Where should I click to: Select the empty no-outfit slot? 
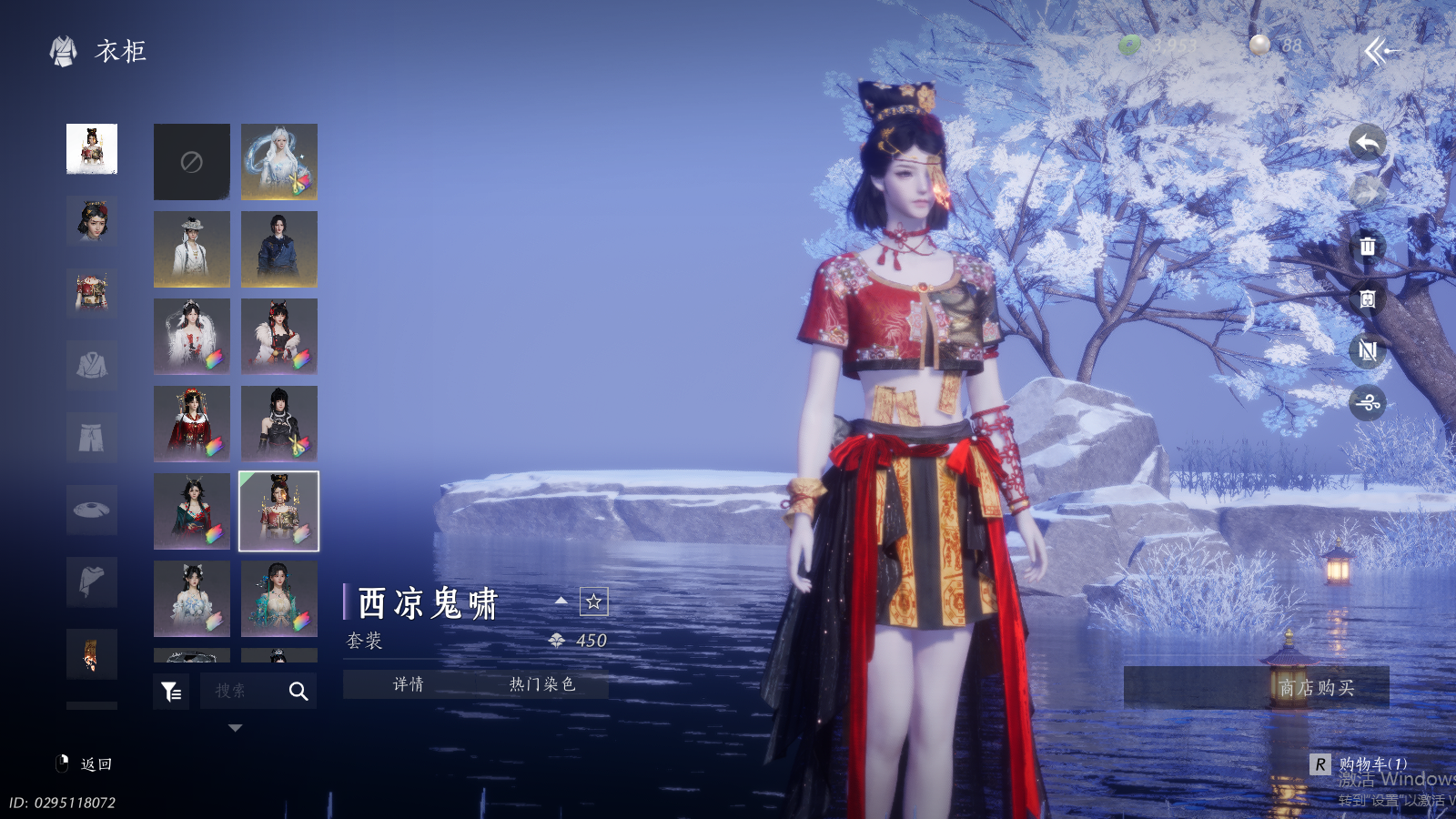191,162
